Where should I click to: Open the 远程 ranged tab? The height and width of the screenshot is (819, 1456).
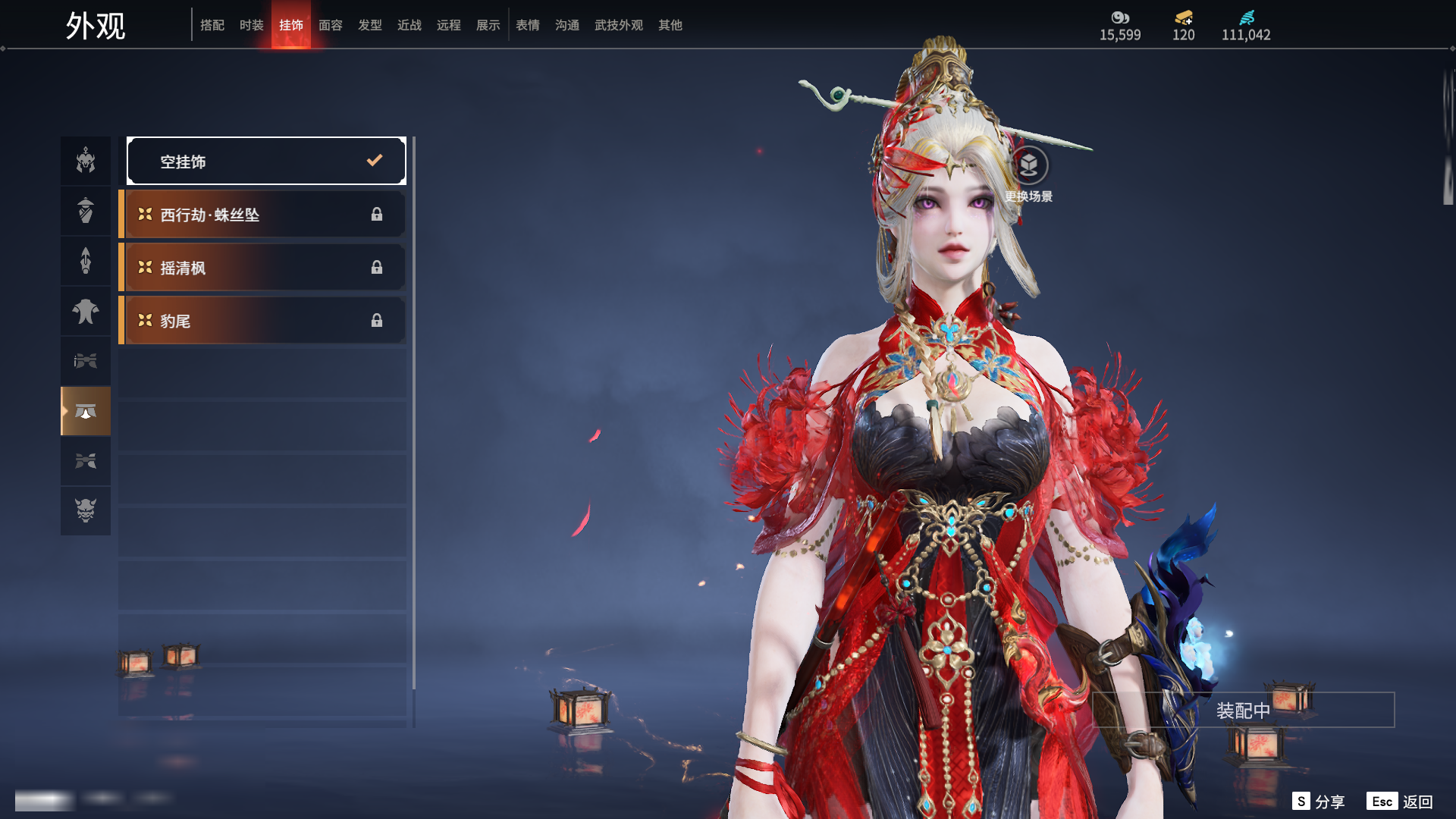coord(449,25)
